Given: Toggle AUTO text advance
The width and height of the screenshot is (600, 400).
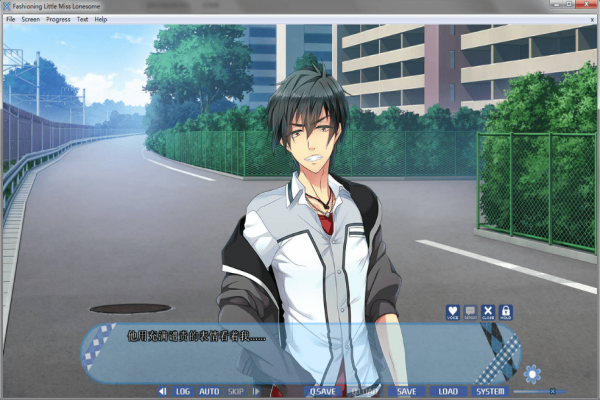Looking at the screenshot, I should pos(209,391).
